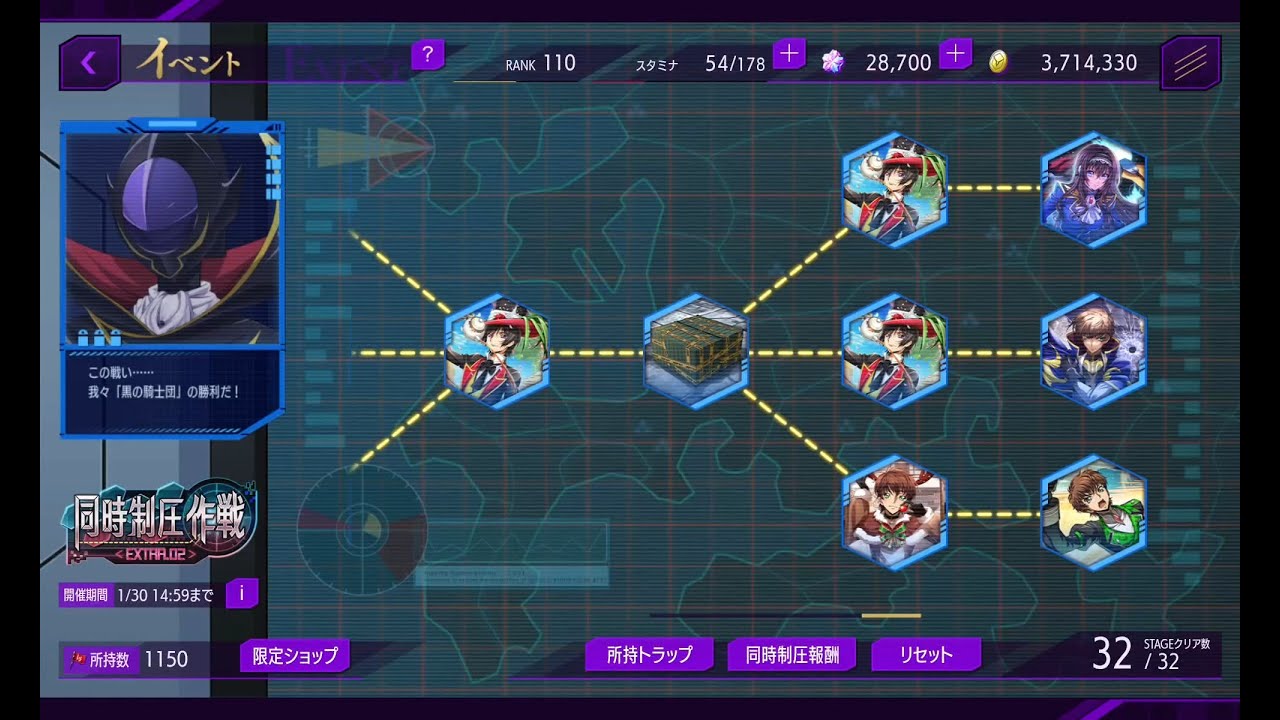Select the Suzaku in blue uniform stage node
This screenshot has width=1280, height=720.
(x=1094, y=351)
